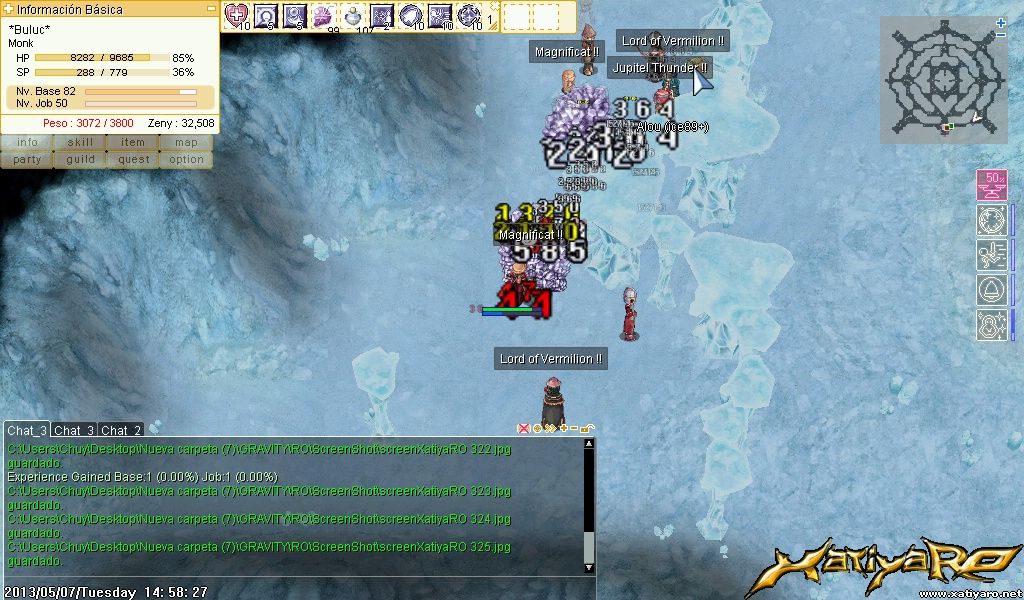Open the item inventory button
This screenshot has width=1024, height=600.
pos(133,142)
